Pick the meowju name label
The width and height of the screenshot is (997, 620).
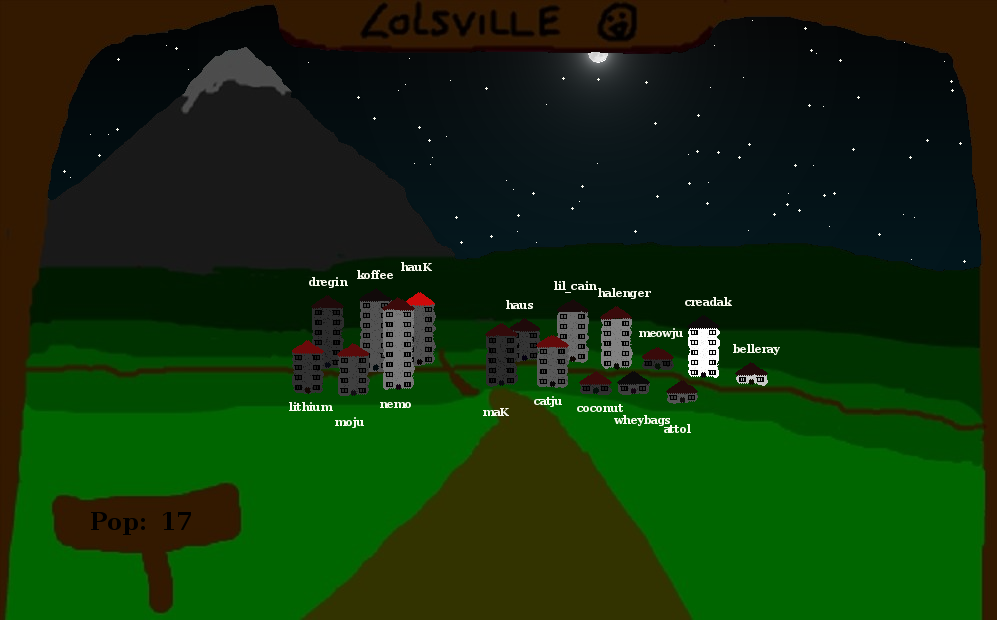[x=660, y=333]
